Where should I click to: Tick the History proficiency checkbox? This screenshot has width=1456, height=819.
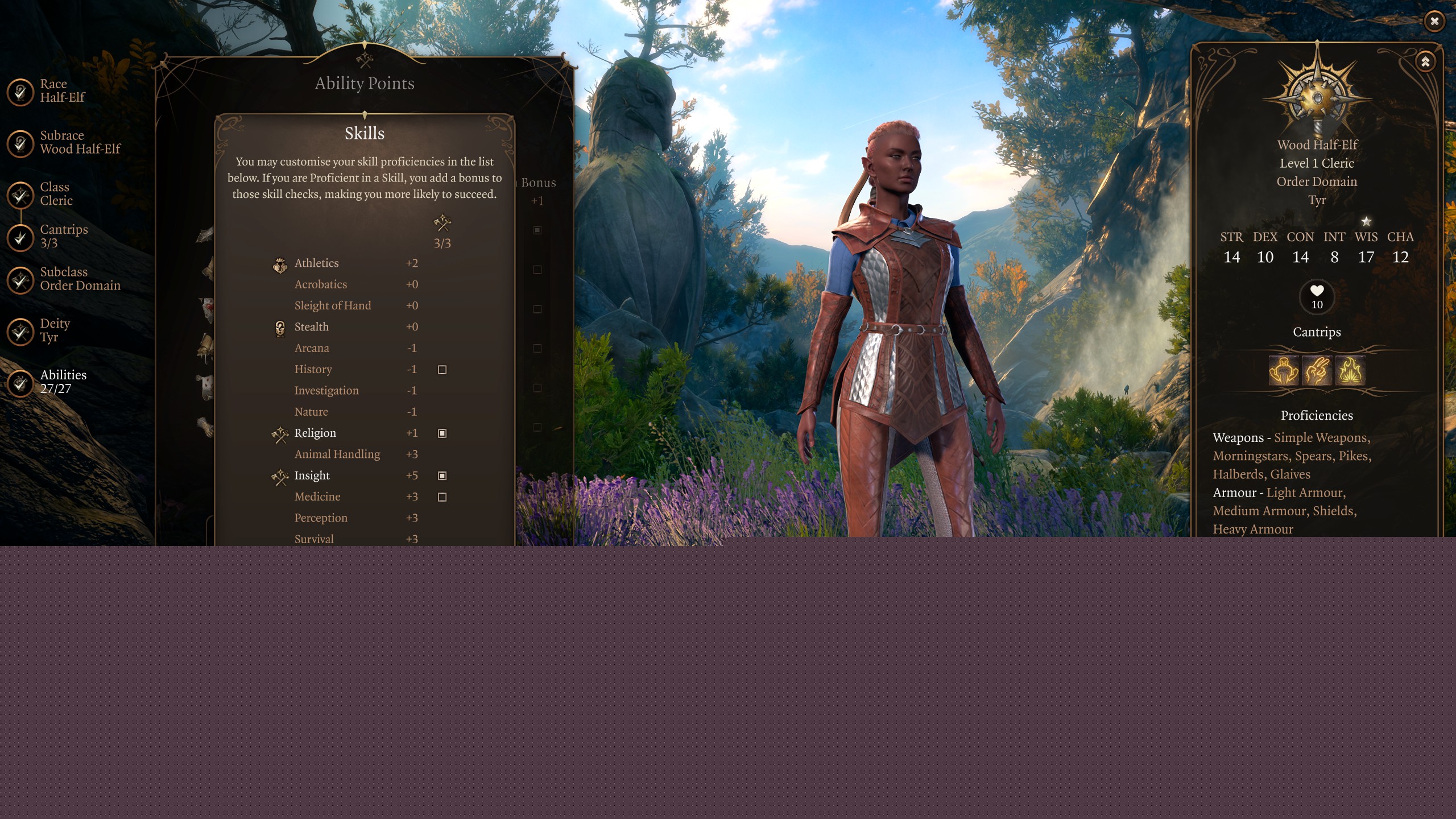442,370
